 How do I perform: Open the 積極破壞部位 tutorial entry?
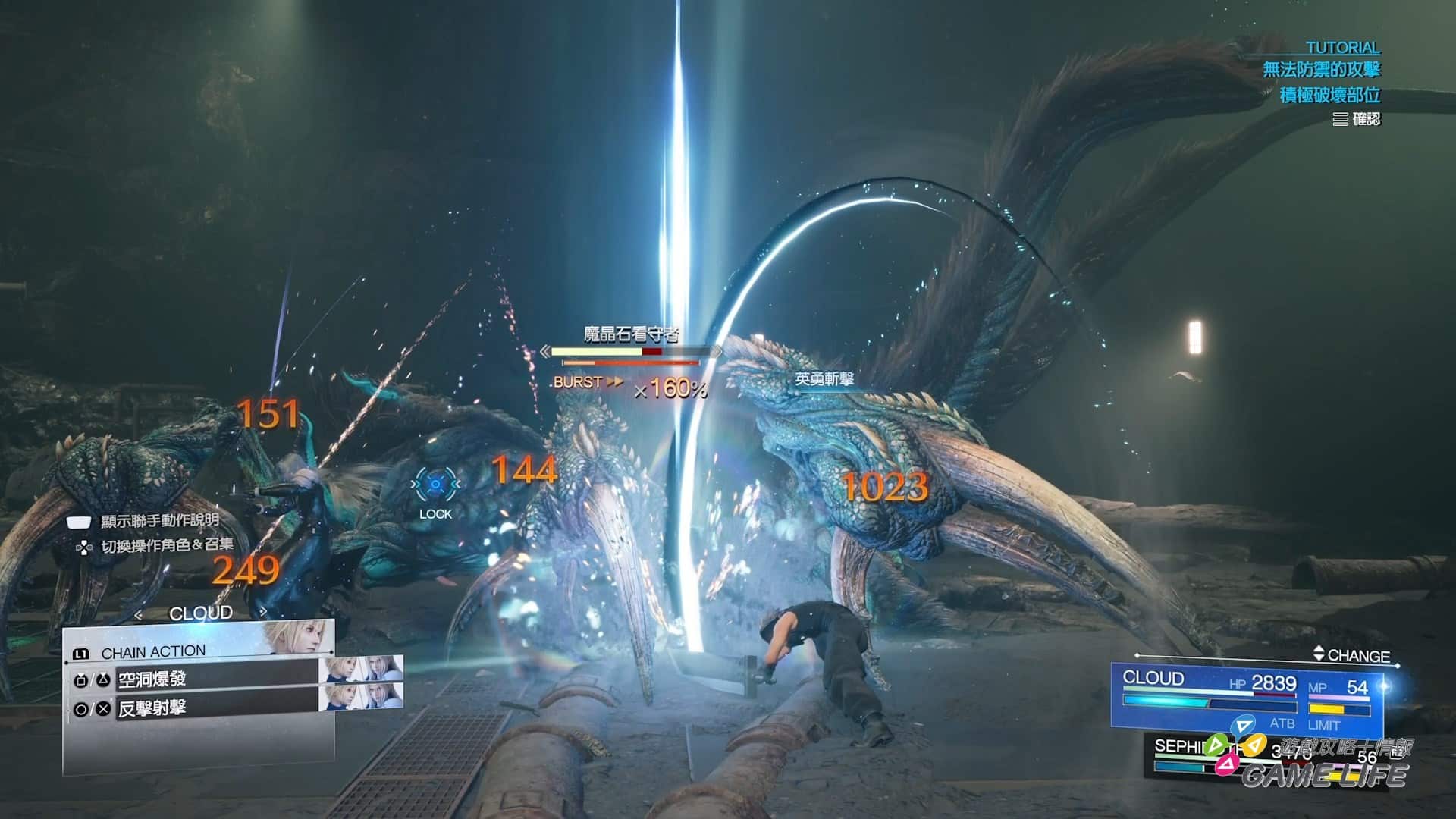pos(1329,96)
